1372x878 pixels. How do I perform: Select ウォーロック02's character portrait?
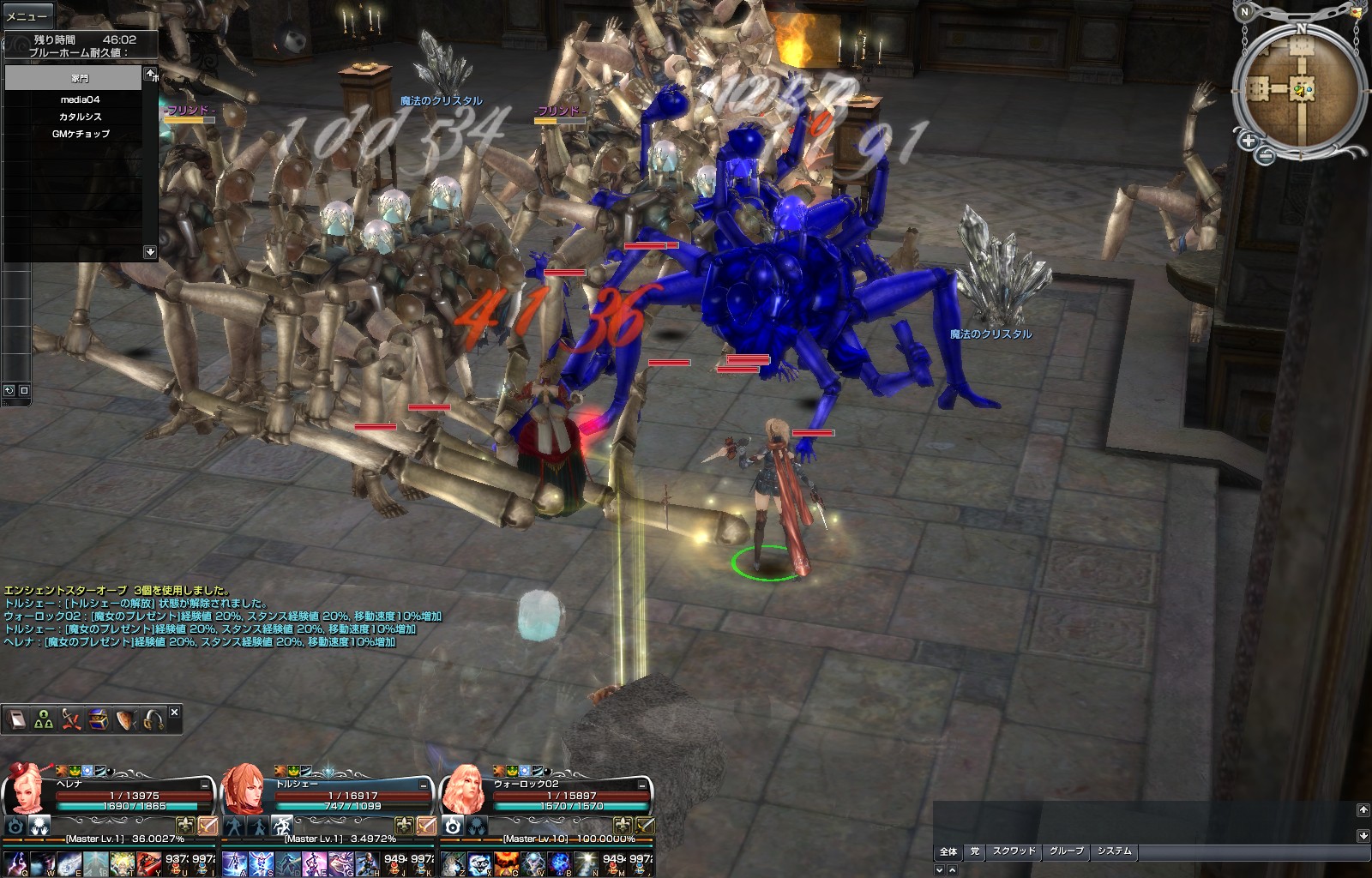point(463,789)
